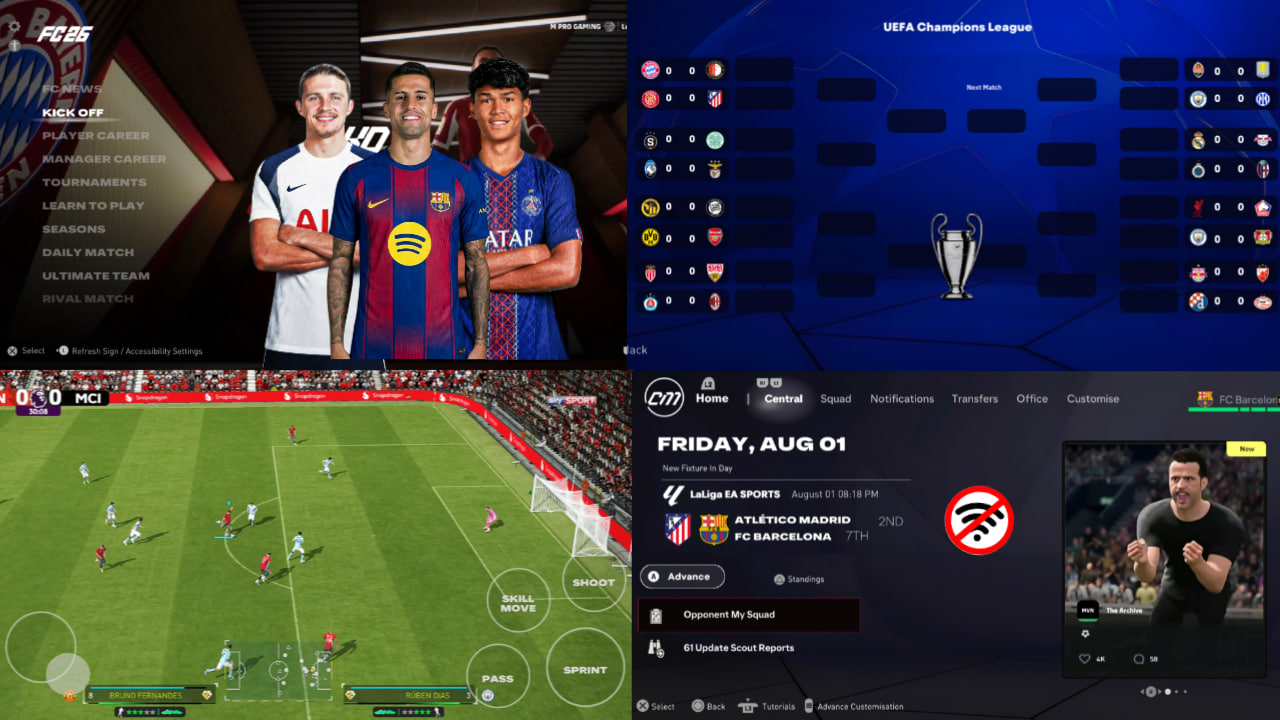Tap the Shoot button in the match controls

592,582
